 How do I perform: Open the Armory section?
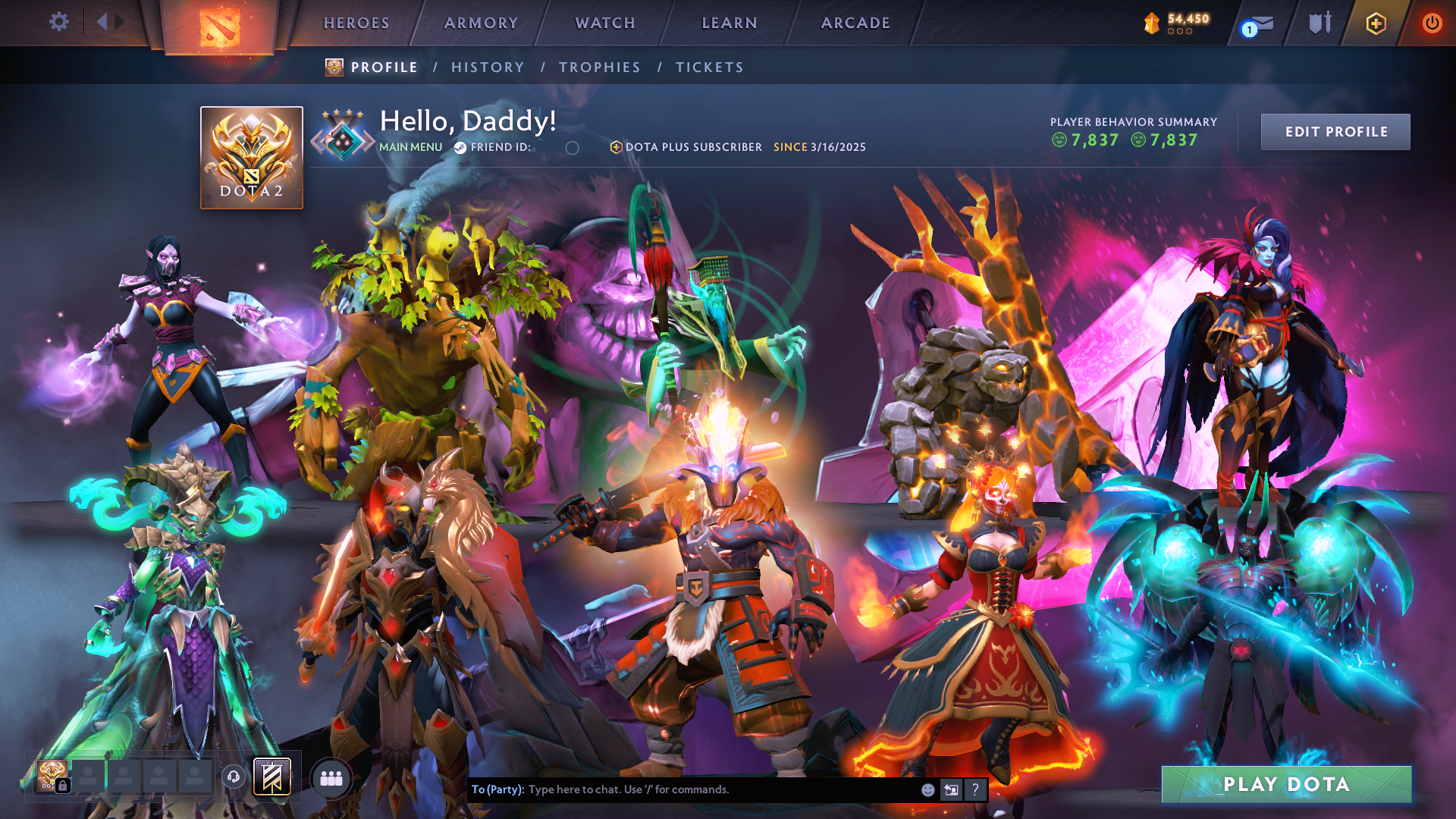tap(481, 24)
